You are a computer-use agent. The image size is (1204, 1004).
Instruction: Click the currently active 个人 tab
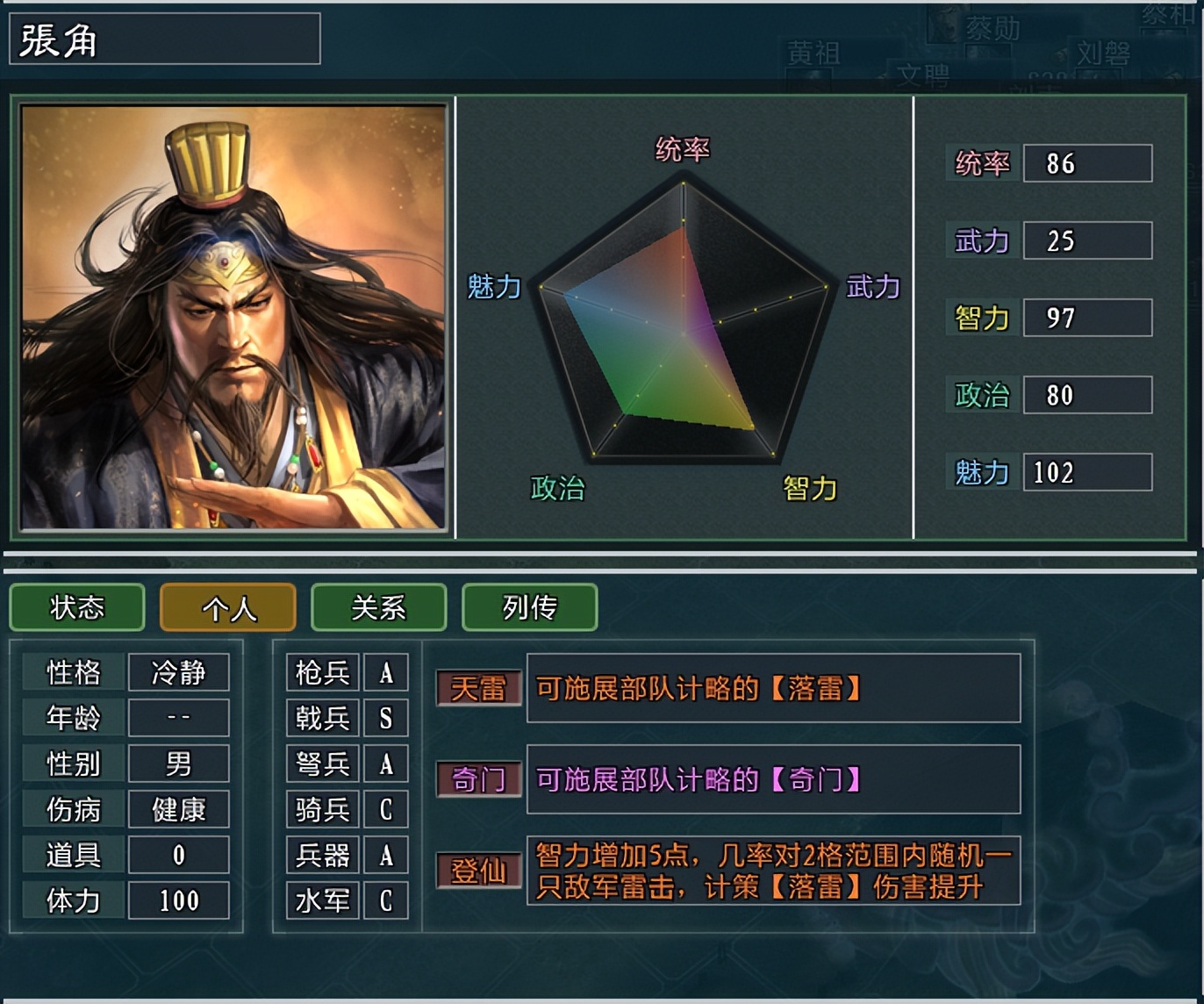tap(227, 607)
